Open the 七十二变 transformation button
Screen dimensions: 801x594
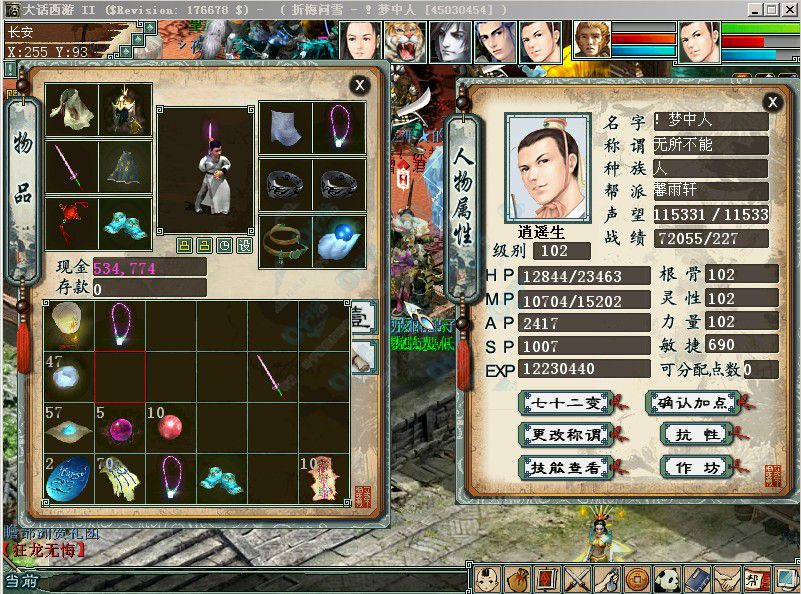pyautogui.click(x=565, y=403)
